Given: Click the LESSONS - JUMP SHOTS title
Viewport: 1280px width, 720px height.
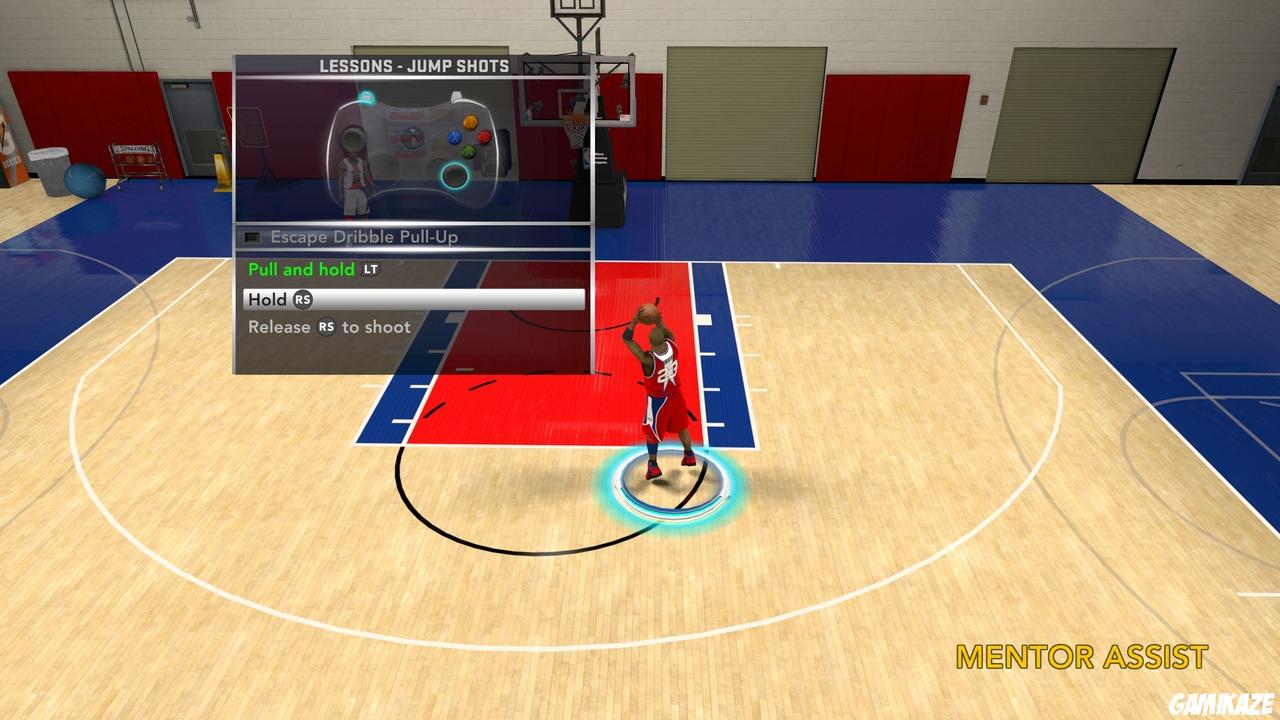Looking at the screenshot, I should tap(415, 65).
